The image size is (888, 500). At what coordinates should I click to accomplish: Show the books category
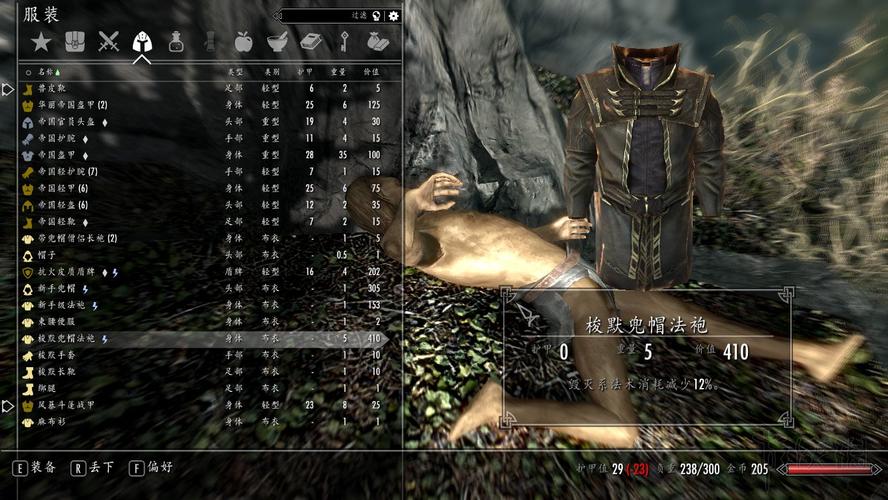(x=310, y=42)
